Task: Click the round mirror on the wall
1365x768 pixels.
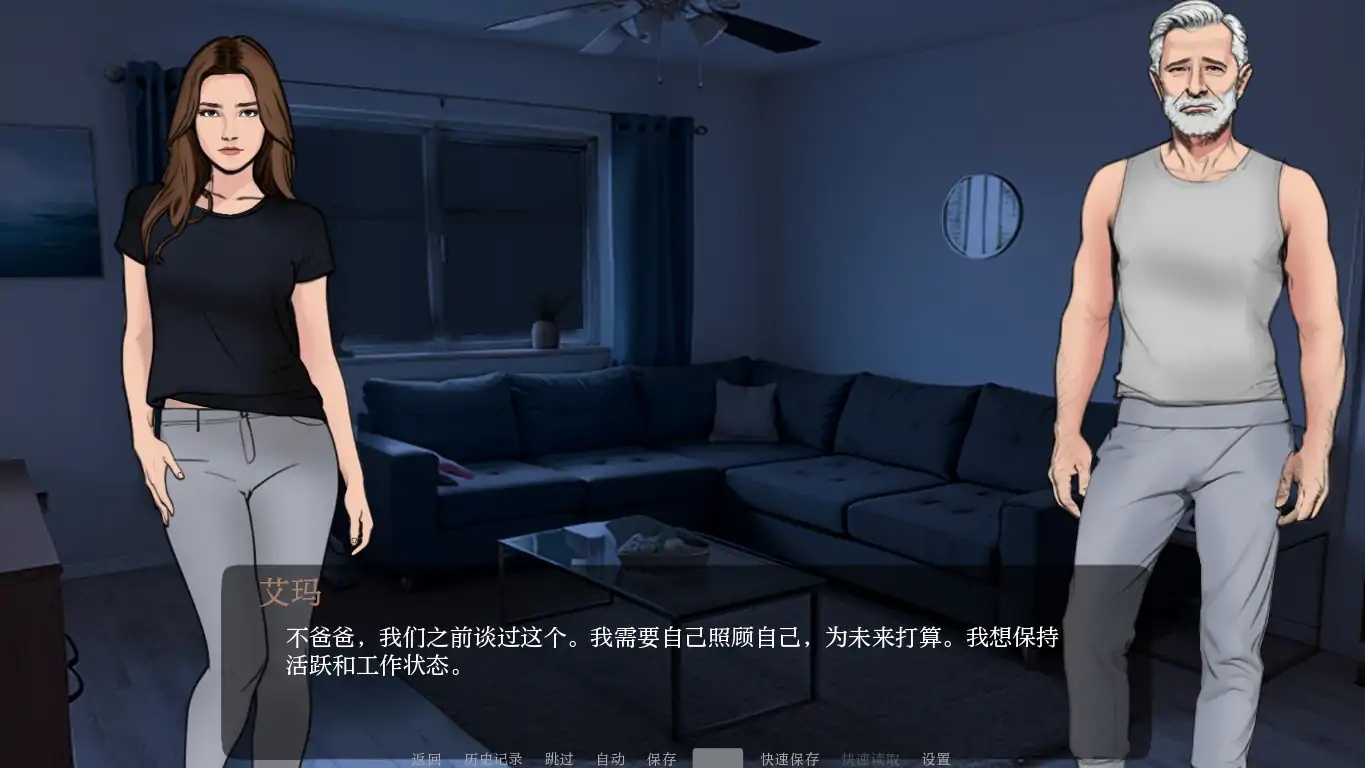Action: point(982,218)
